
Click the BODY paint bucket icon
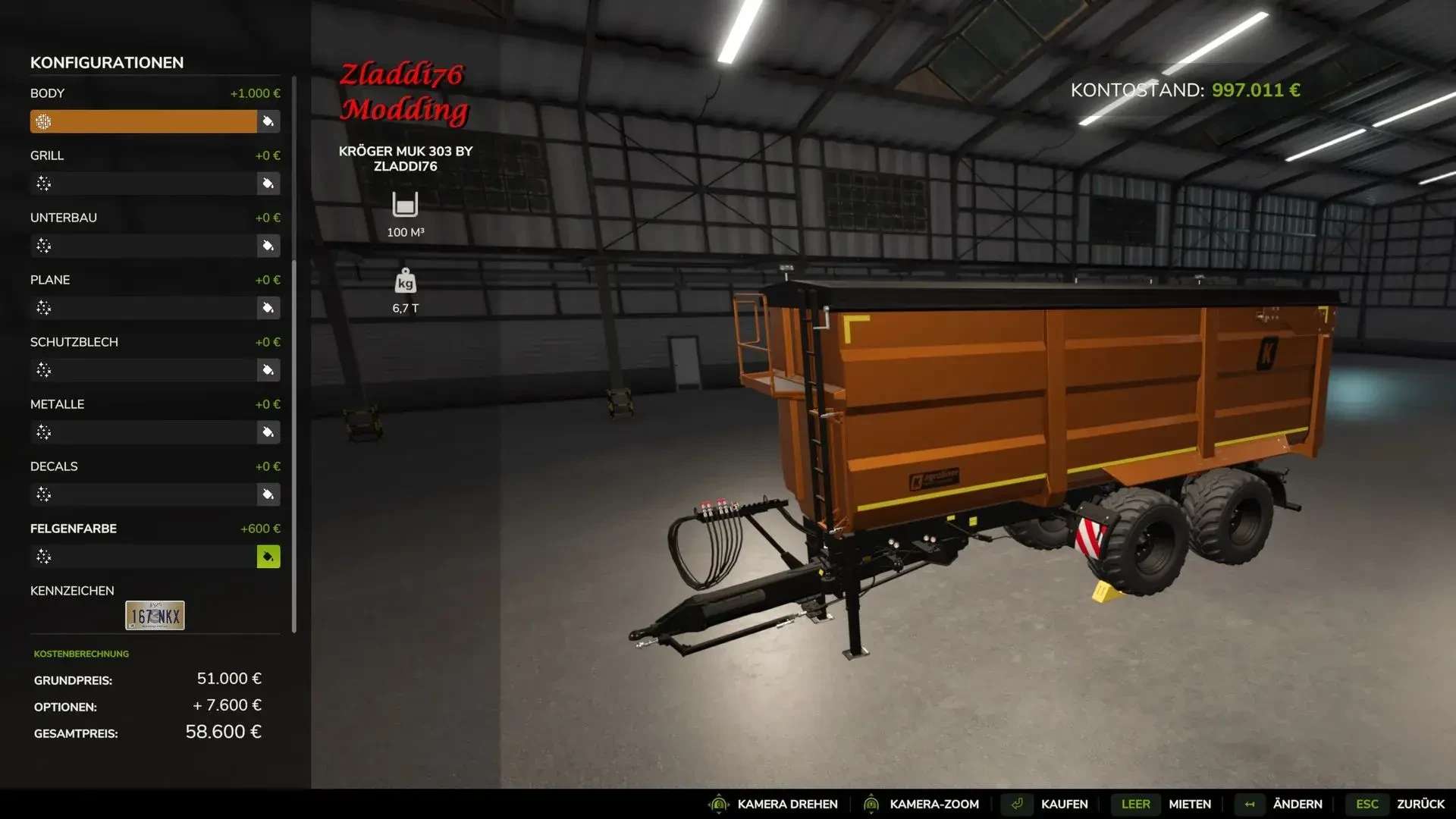tap(268, 121)
